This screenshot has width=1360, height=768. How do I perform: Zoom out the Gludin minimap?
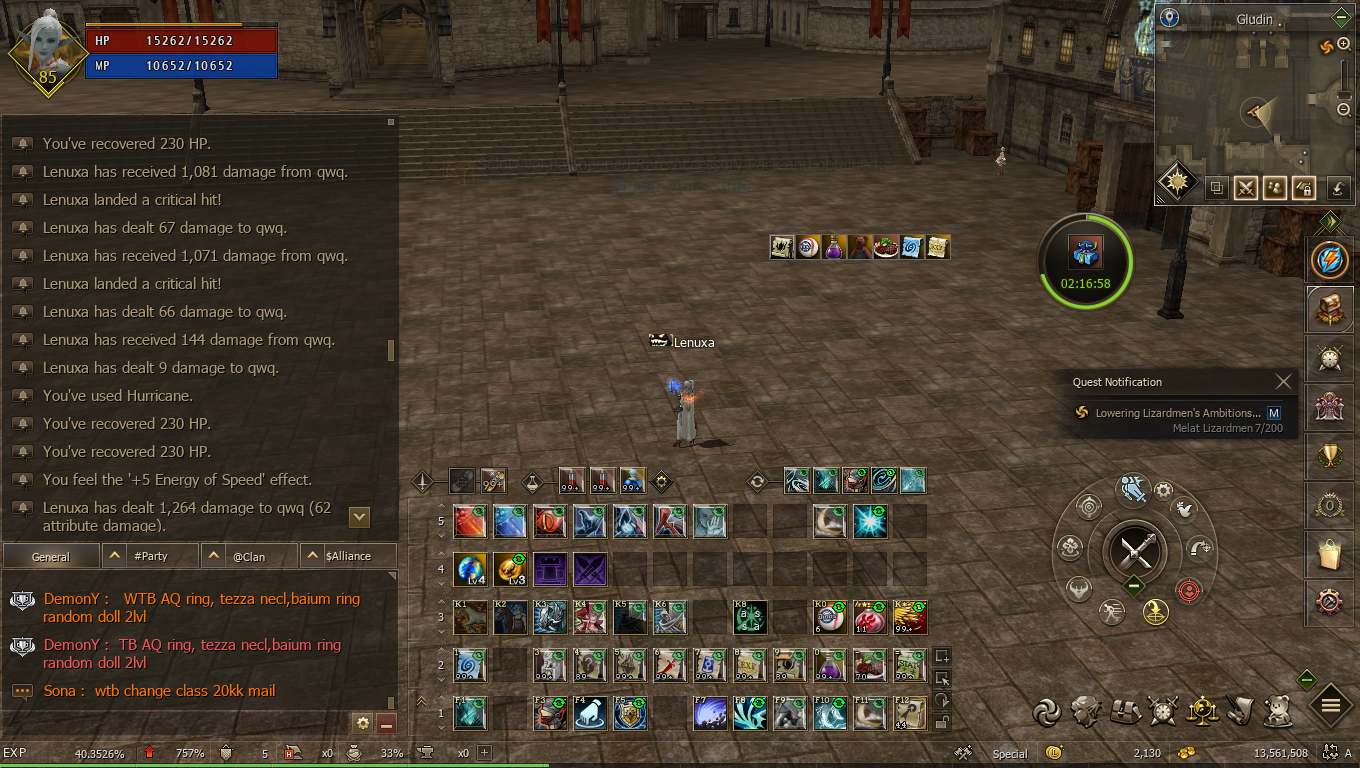[1344, 110]
